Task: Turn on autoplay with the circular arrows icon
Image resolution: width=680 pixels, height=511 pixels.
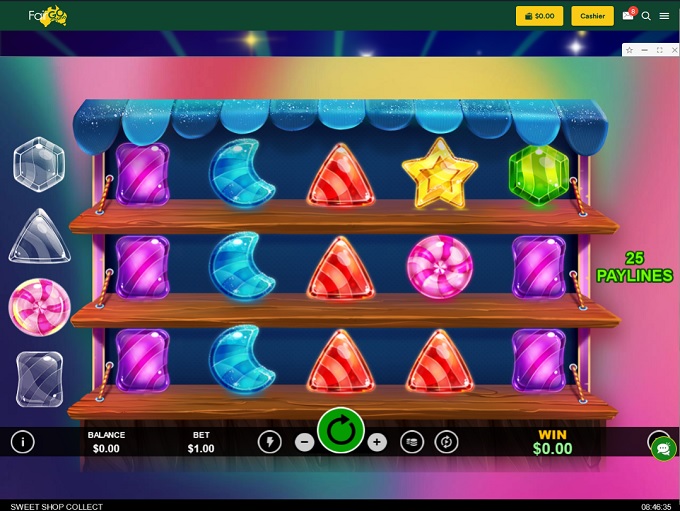Action: (x=447, y=442)
